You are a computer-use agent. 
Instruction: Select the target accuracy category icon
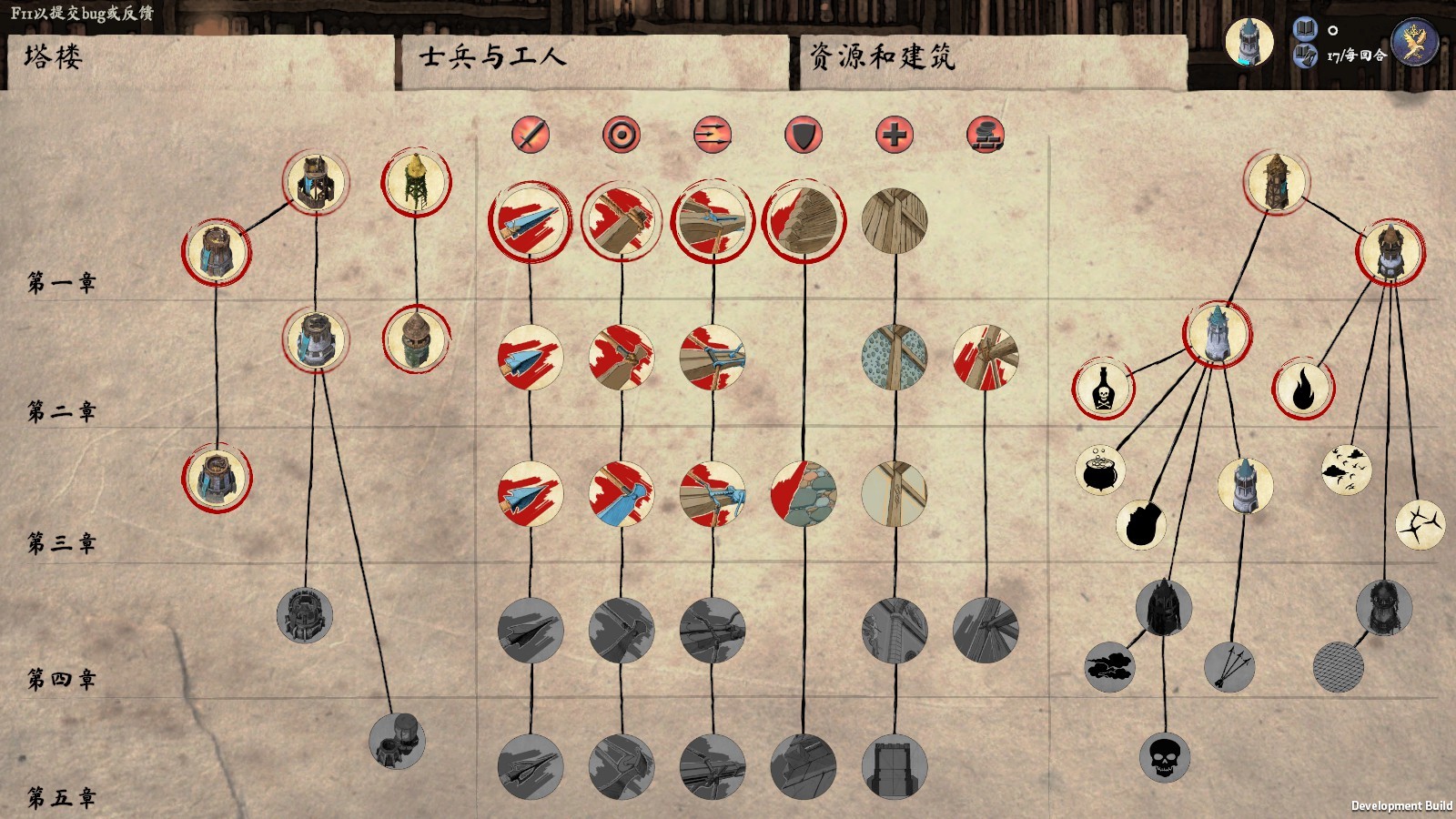[622, 135]
